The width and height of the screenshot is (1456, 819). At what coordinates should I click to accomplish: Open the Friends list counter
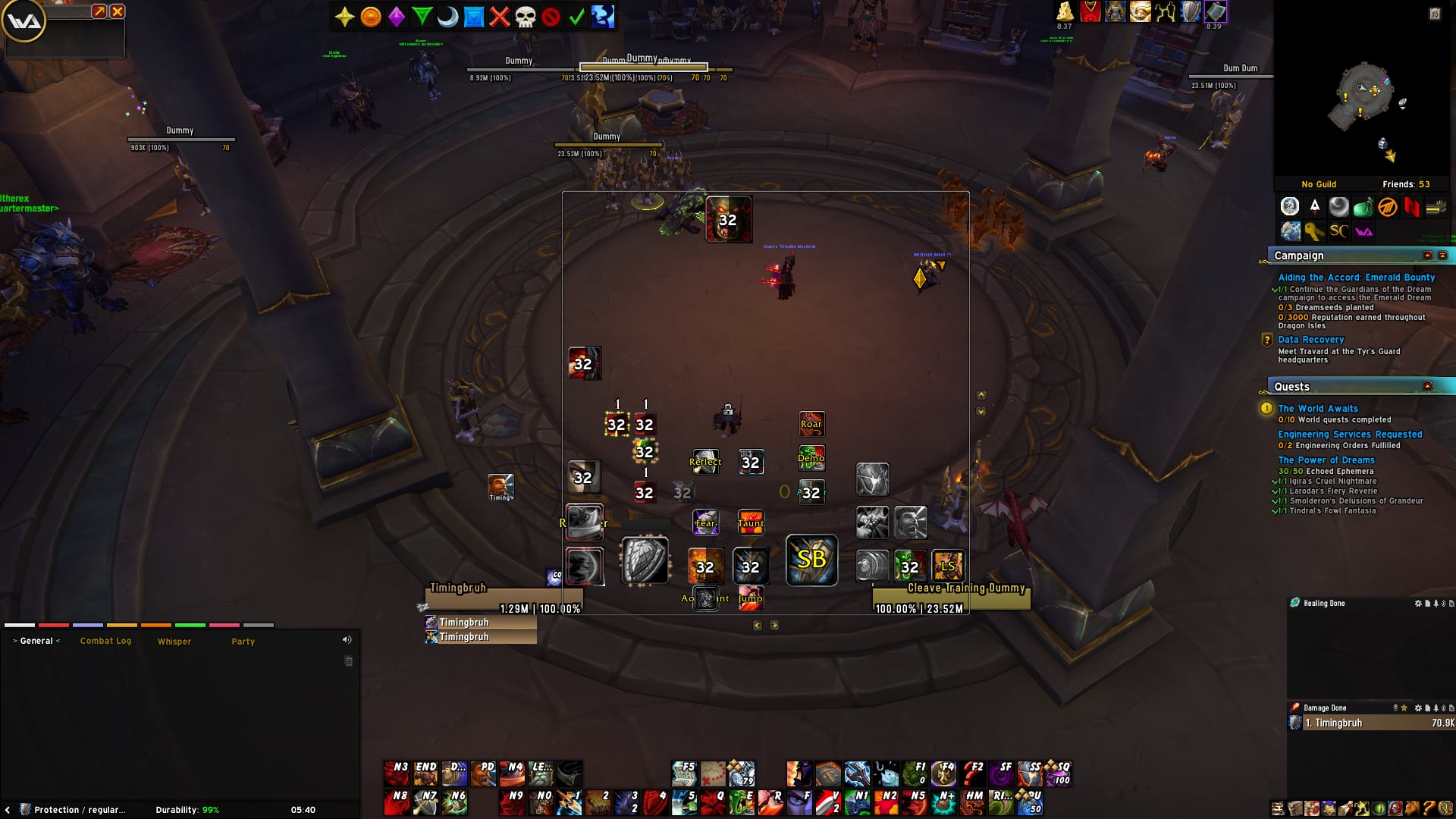[x=1405, y=184]
